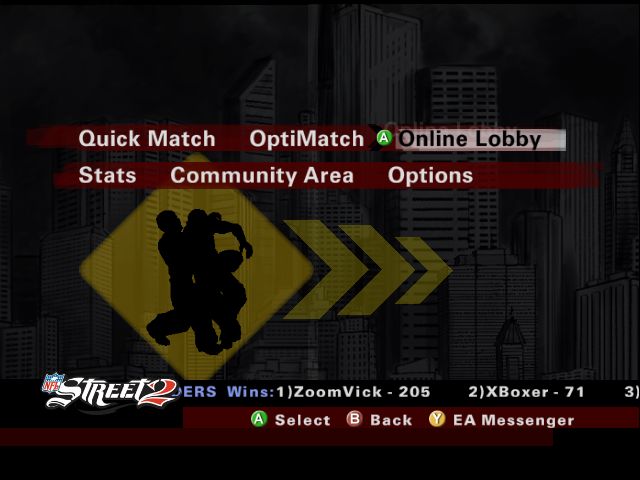This screenshot has height=480, width=640.
Task: Enter the Online Lobby
Action: point(469,139)
